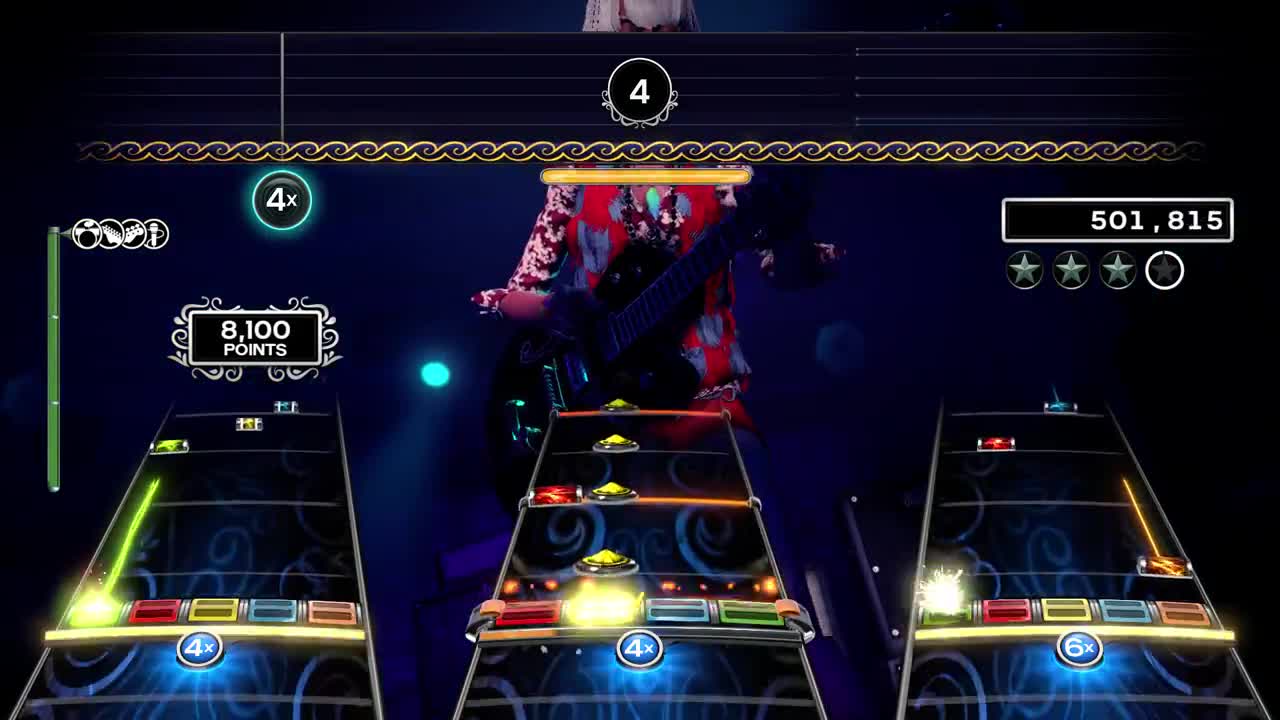
Task: Expand the vocal phrase bar at top
Action: 644,174
